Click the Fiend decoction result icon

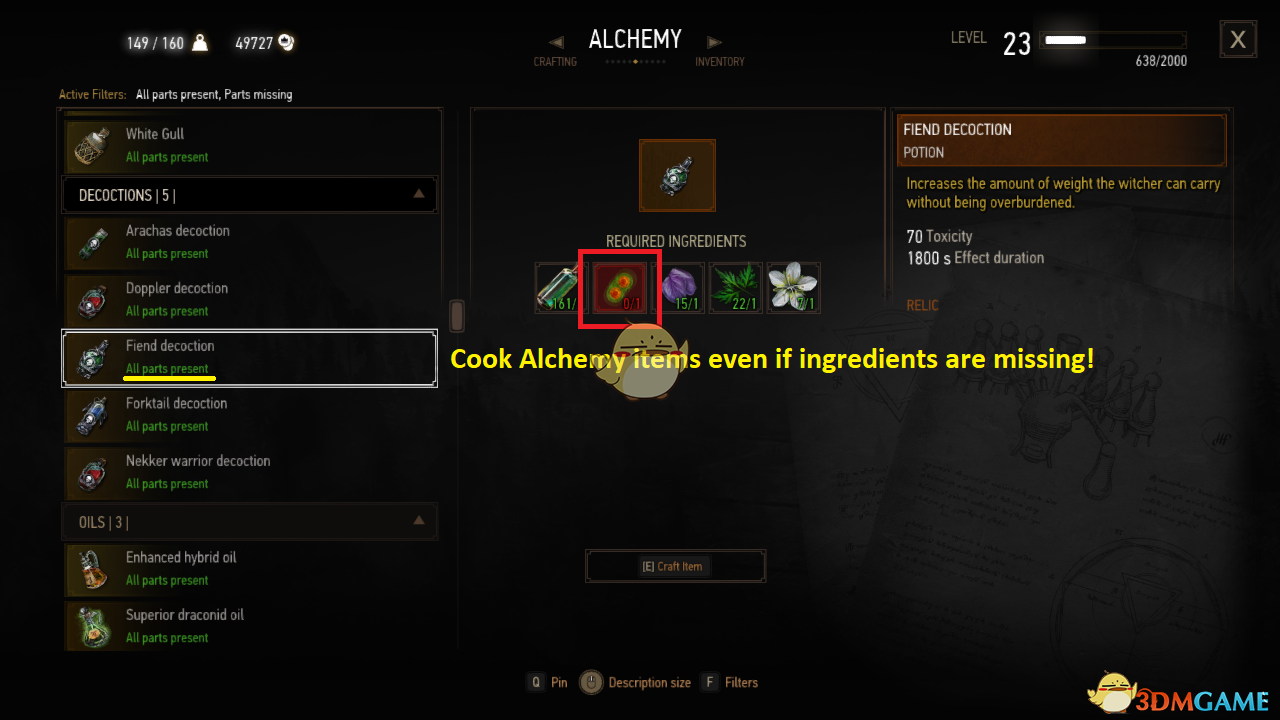(677, 175)
